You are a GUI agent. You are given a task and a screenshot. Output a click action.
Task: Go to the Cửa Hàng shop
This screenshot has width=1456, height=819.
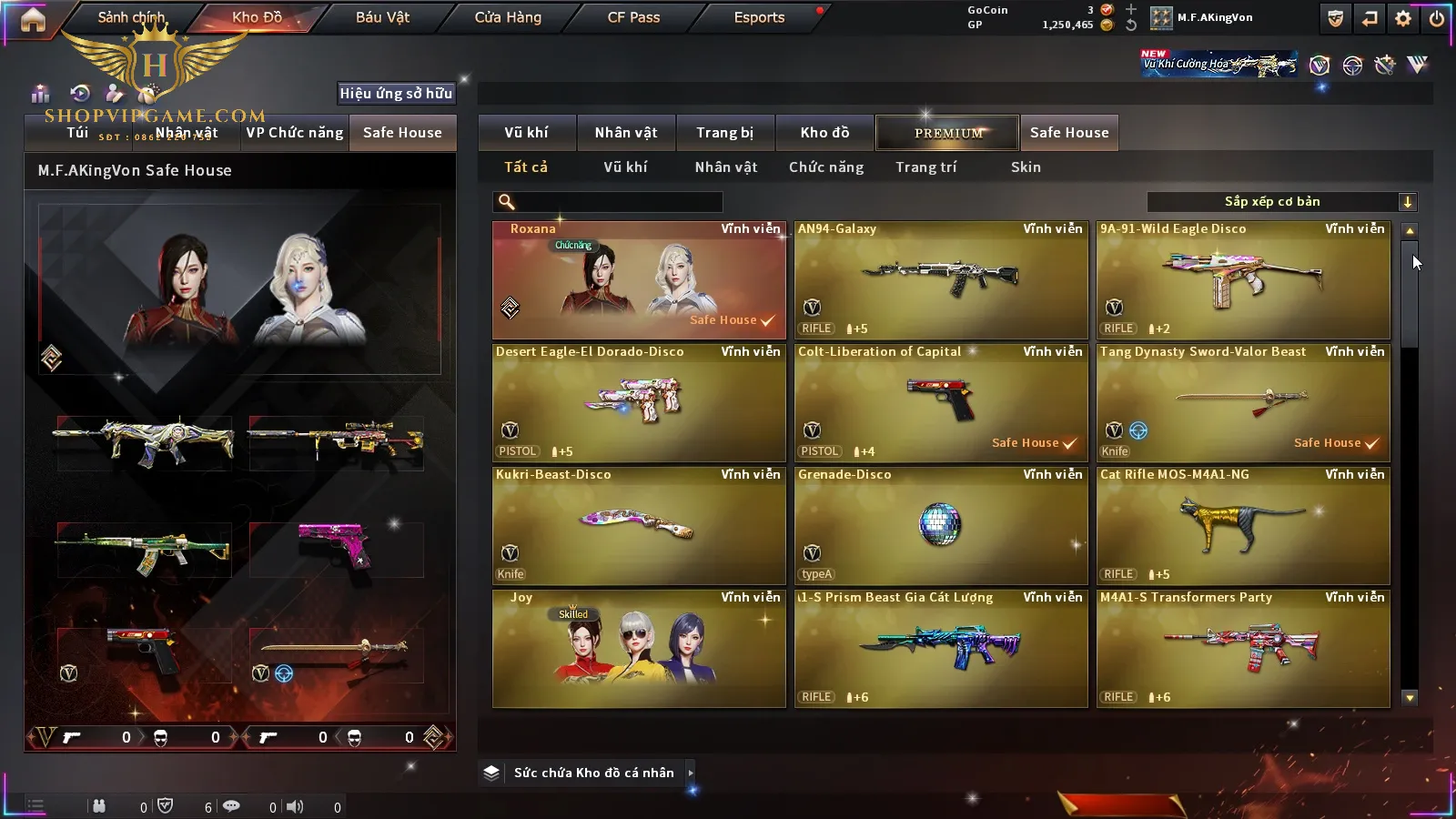coord(508,17)
